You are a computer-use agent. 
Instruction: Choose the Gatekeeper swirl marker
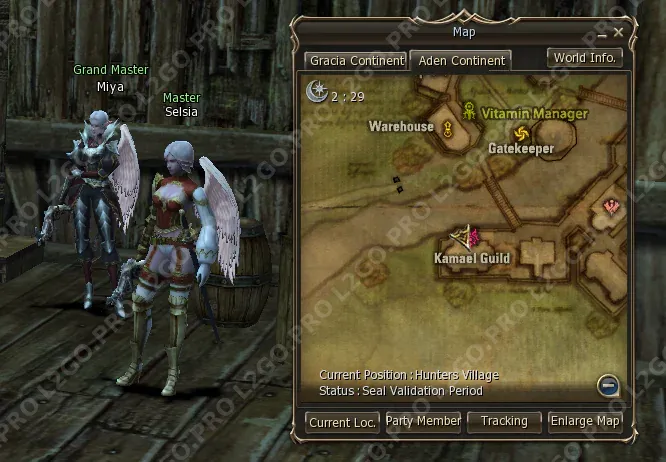point(520,134)
